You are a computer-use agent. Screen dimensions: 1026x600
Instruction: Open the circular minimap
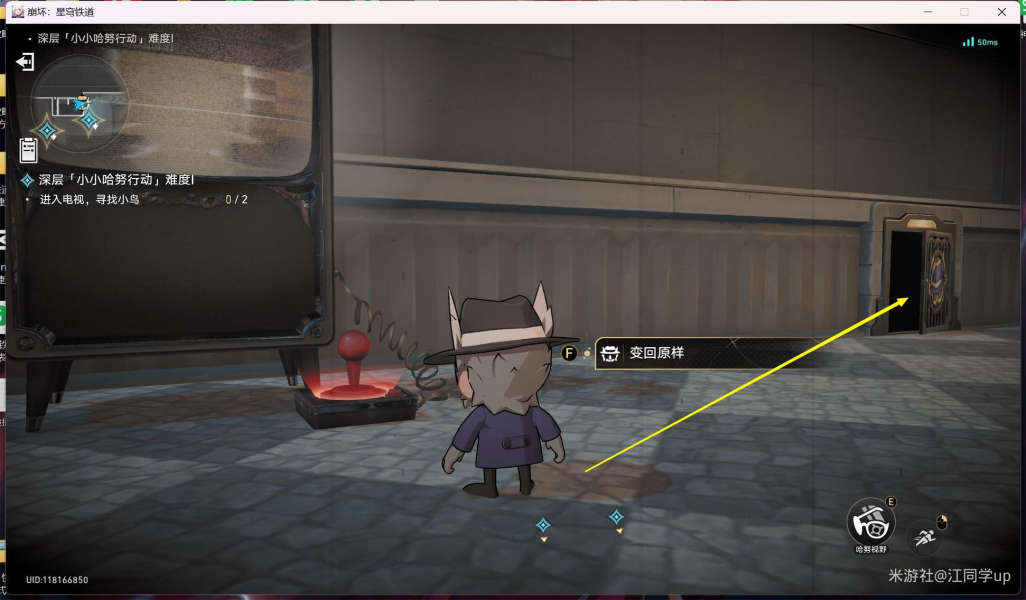pyautogui.click(x=78, y=103)
